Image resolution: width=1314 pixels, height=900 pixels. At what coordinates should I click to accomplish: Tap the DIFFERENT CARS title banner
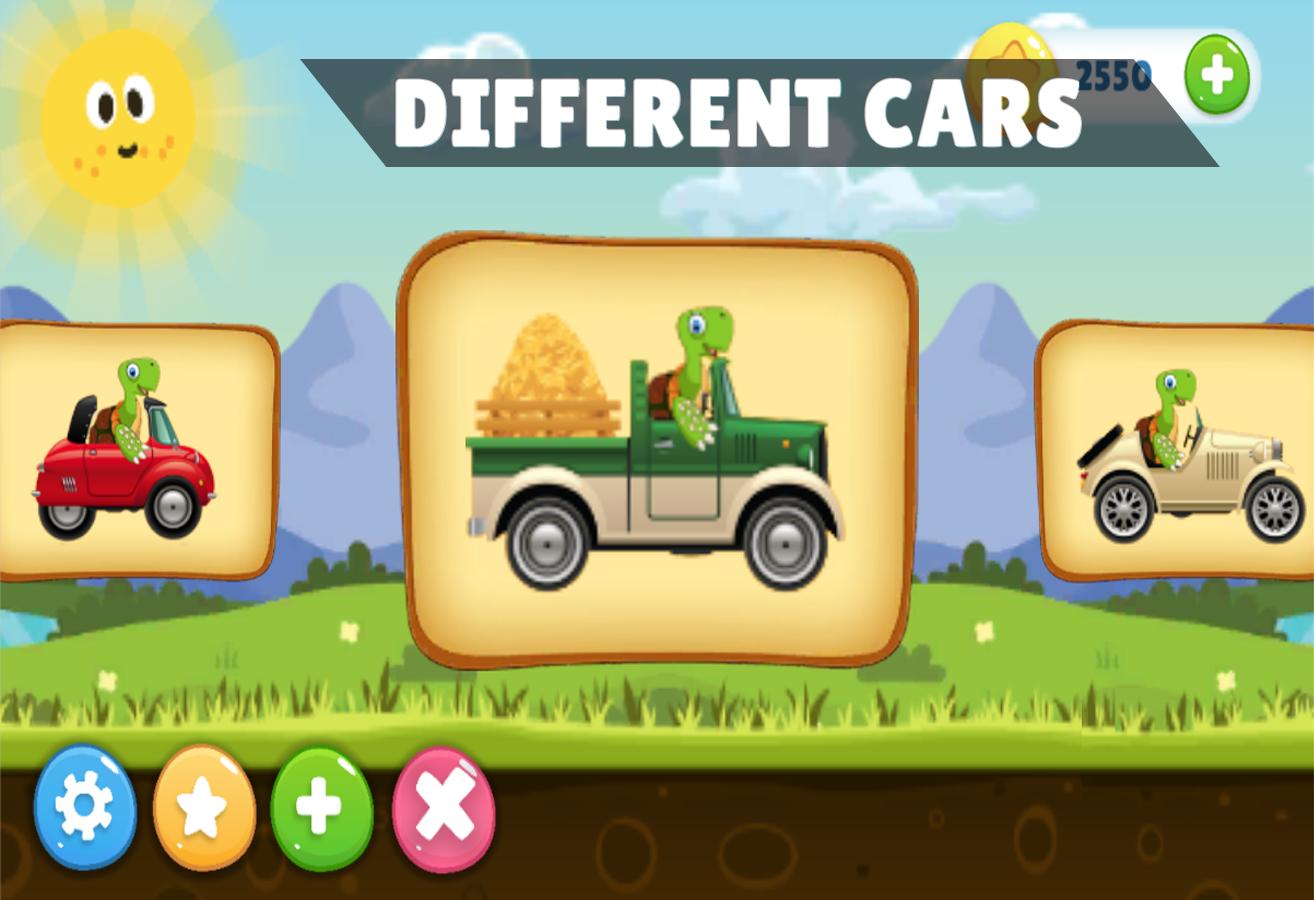pos(740,110)
